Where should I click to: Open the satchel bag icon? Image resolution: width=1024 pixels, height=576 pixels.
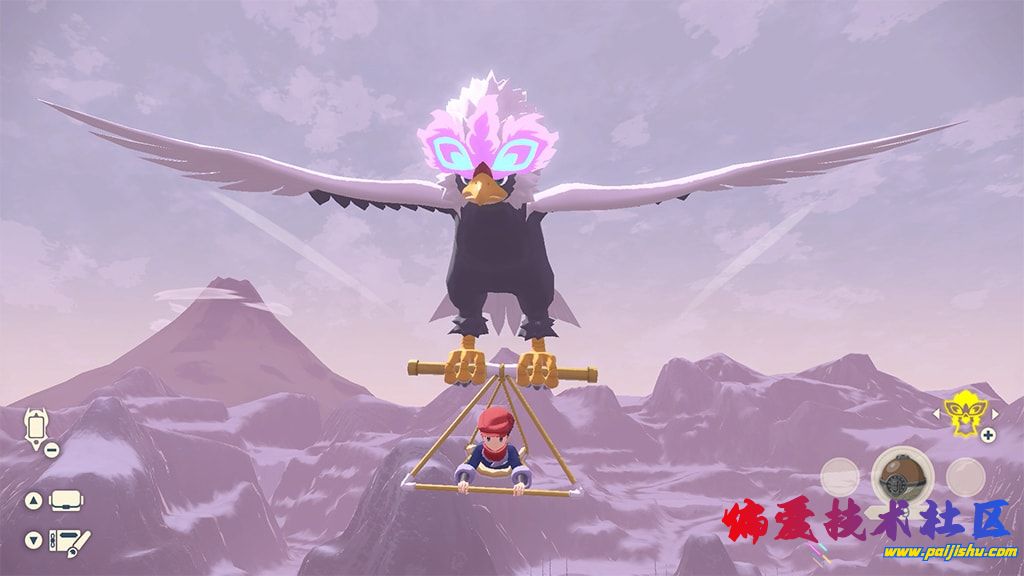click(x=66, y=500)
